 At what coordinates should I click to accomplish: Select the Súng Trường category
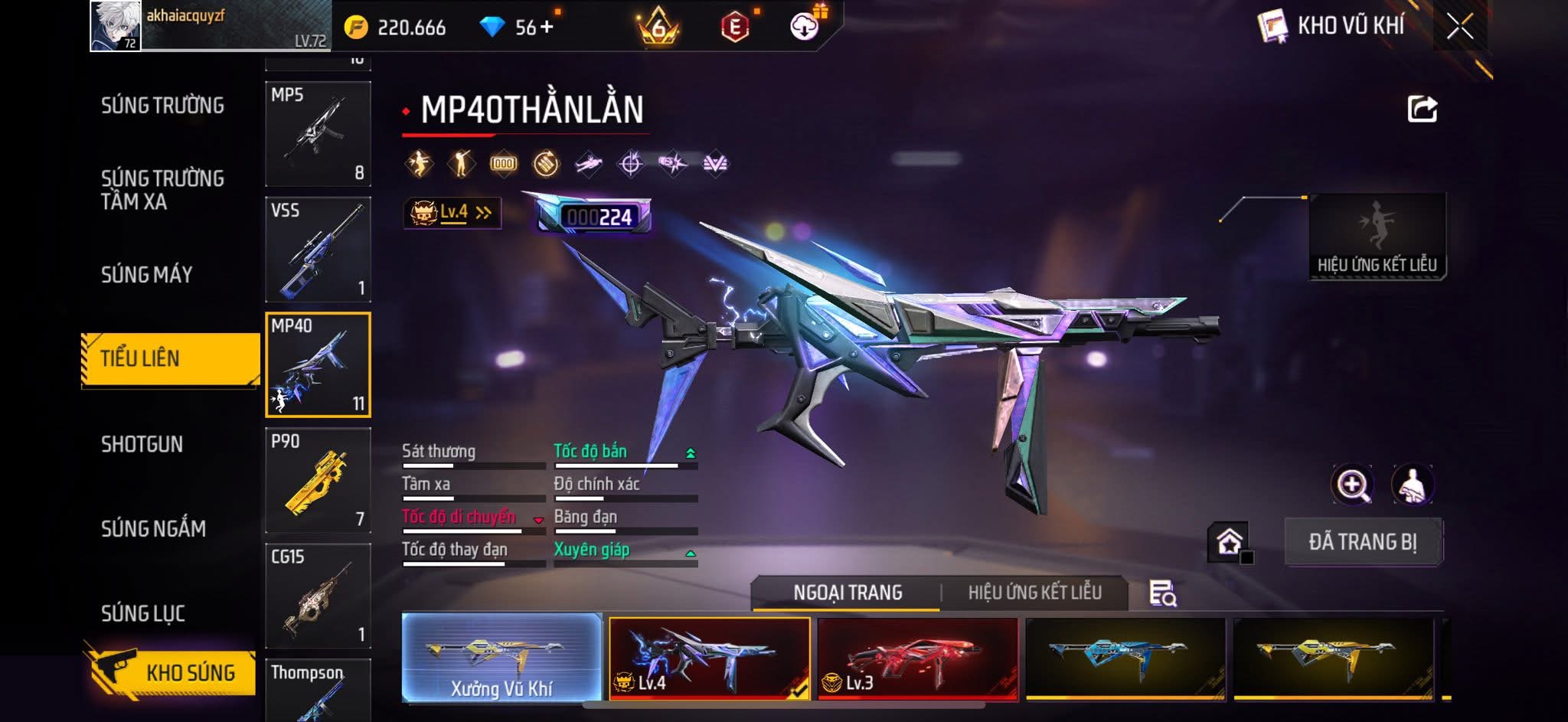162,106
